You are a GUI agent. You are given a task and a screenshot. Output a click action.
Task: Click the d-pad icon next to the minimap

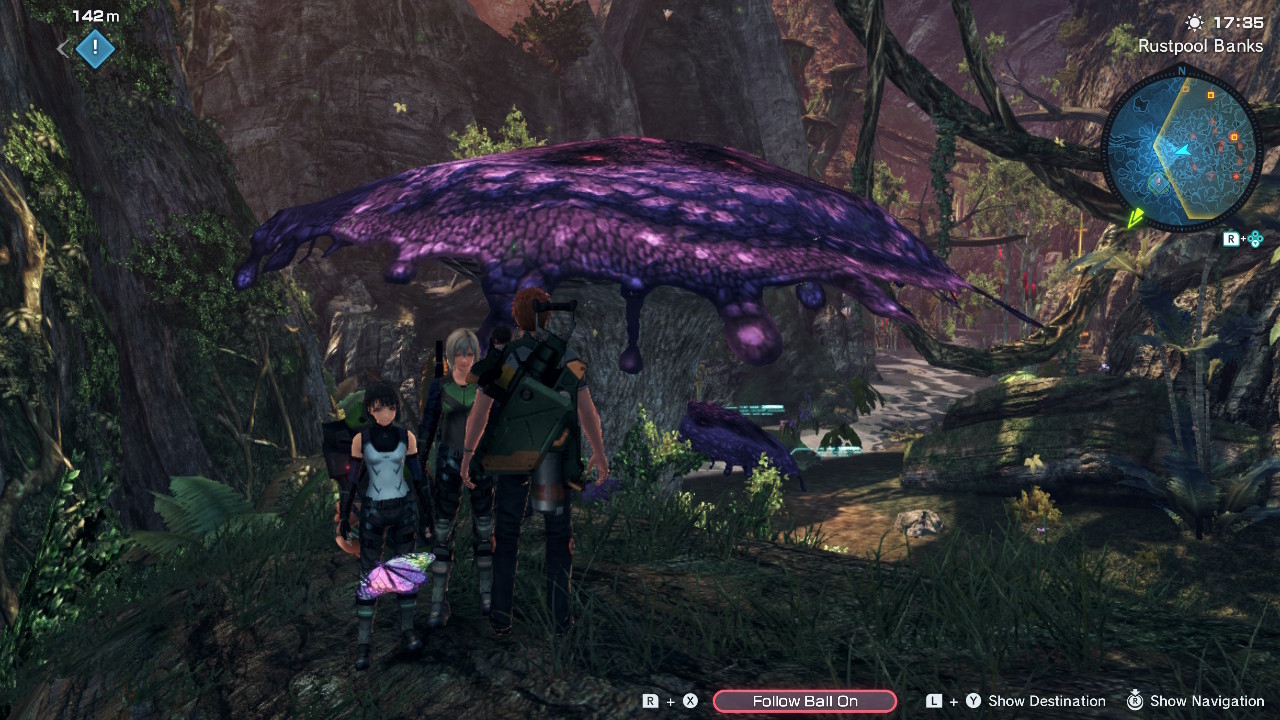point(1255,238)
